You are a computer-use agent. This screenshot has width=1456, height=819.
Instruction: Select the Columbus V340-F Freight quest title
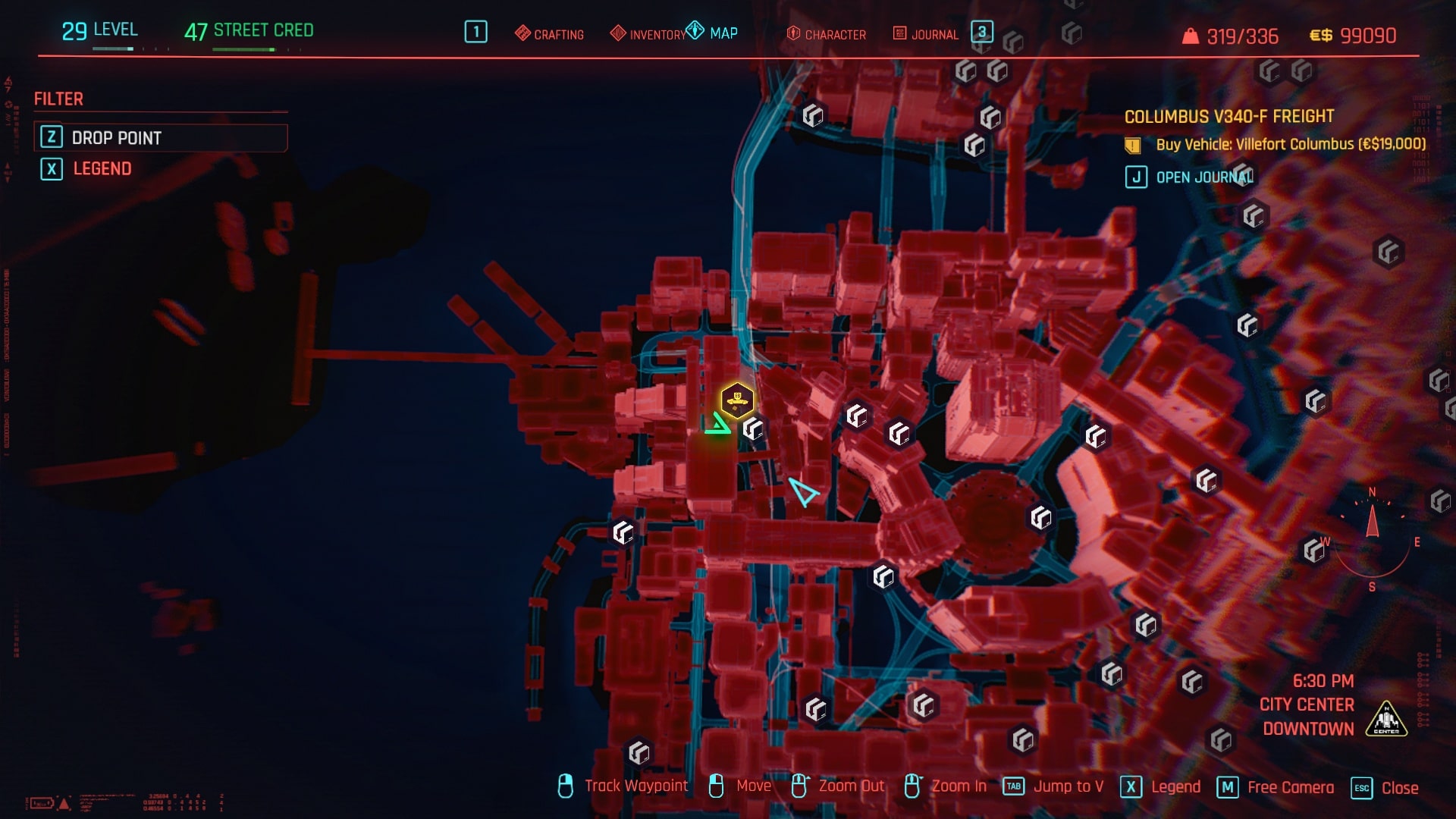tap(1228, 117)
